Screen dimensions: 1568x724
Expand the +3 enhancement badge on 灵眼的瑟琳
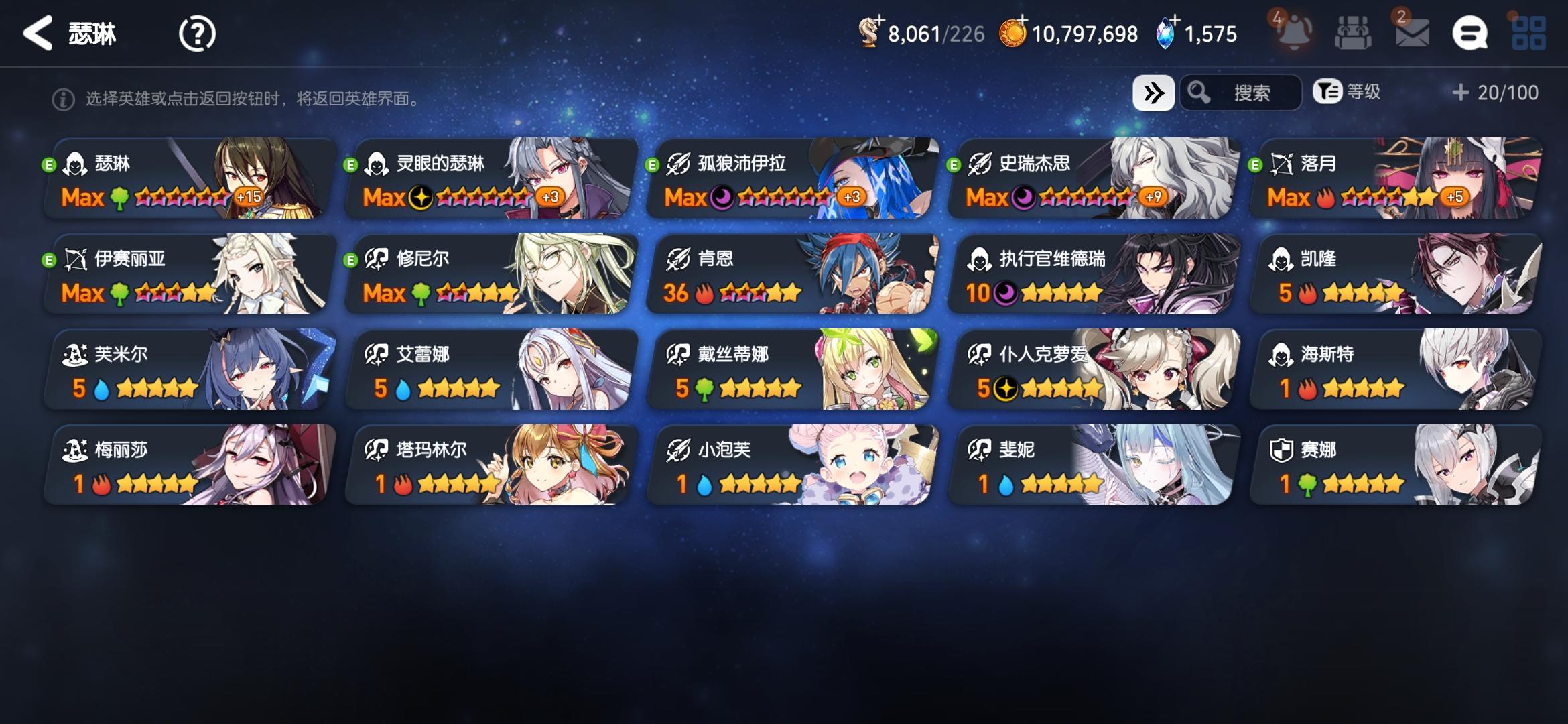[550, 198]
